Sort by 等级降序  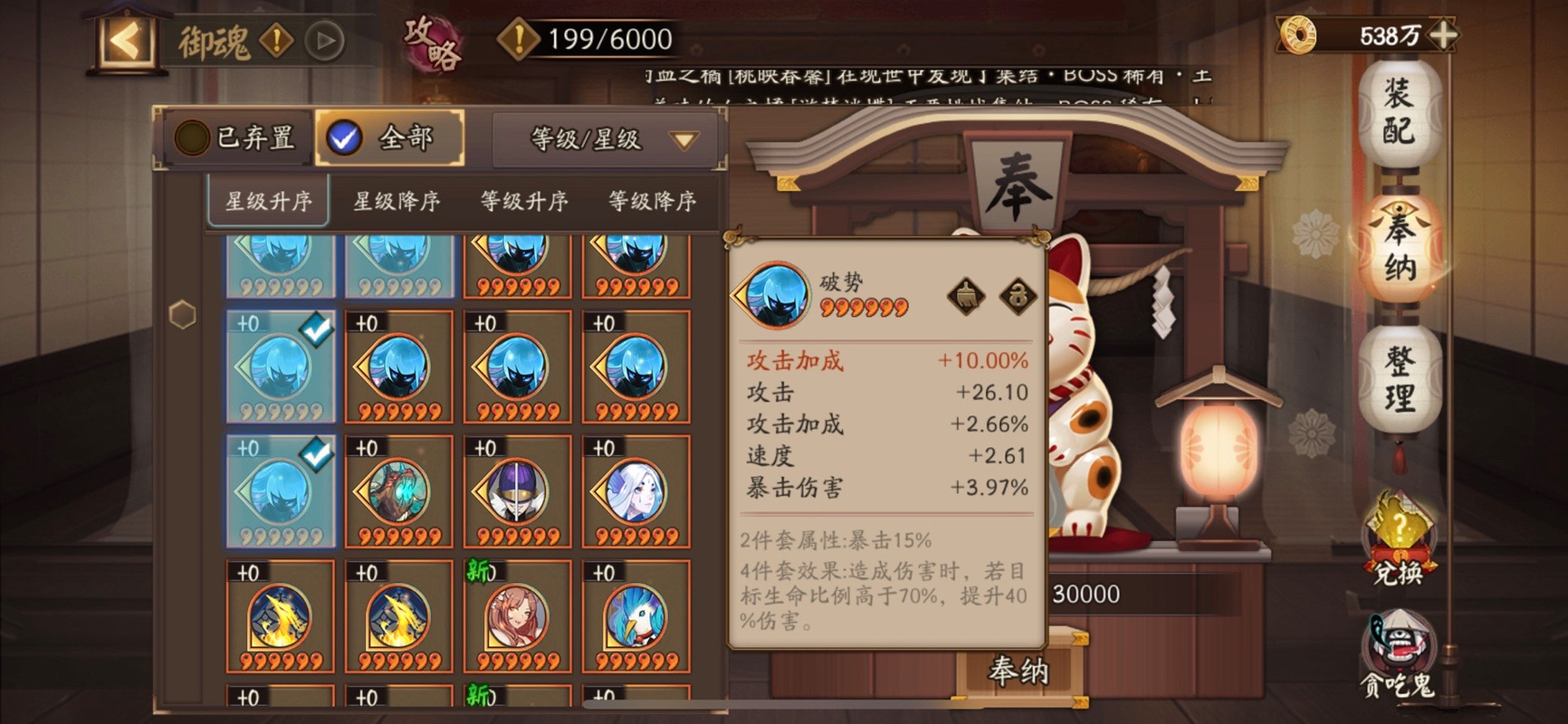pos(652,201)
